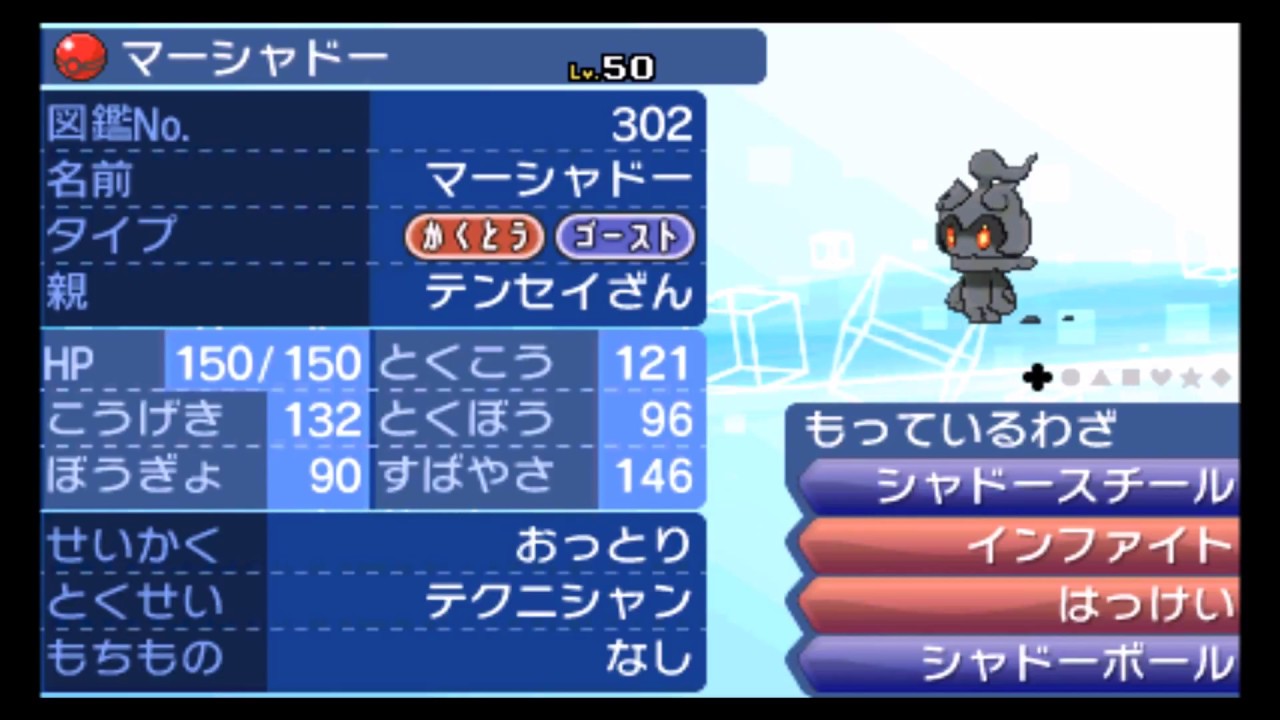The height and width of the screenshot is (720, 1280).
Task: Select the square marking icon
Action: coord(1130,378)
